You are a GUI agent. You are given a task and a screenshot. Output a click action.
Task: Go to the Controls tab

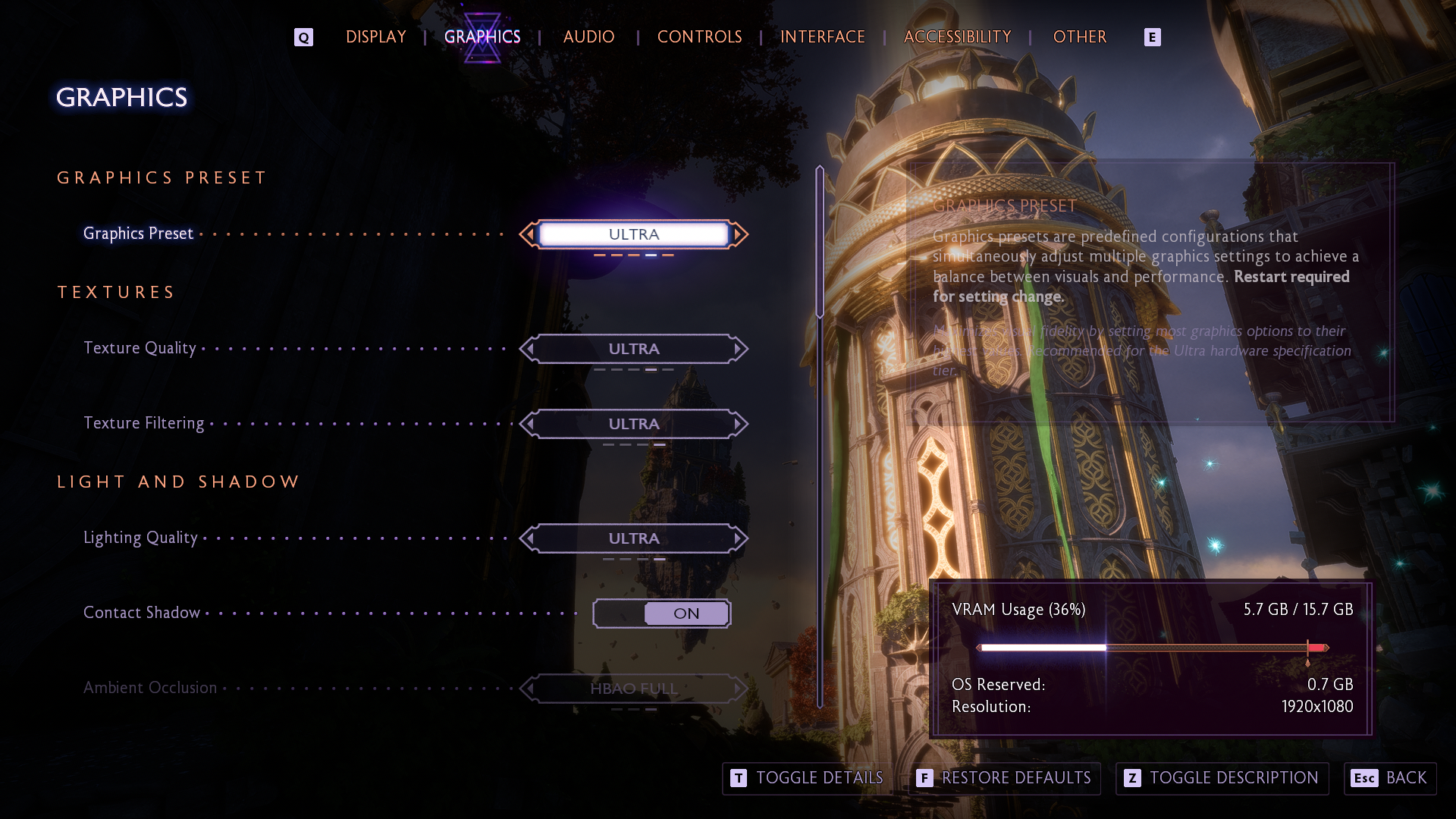coord(699,37)
